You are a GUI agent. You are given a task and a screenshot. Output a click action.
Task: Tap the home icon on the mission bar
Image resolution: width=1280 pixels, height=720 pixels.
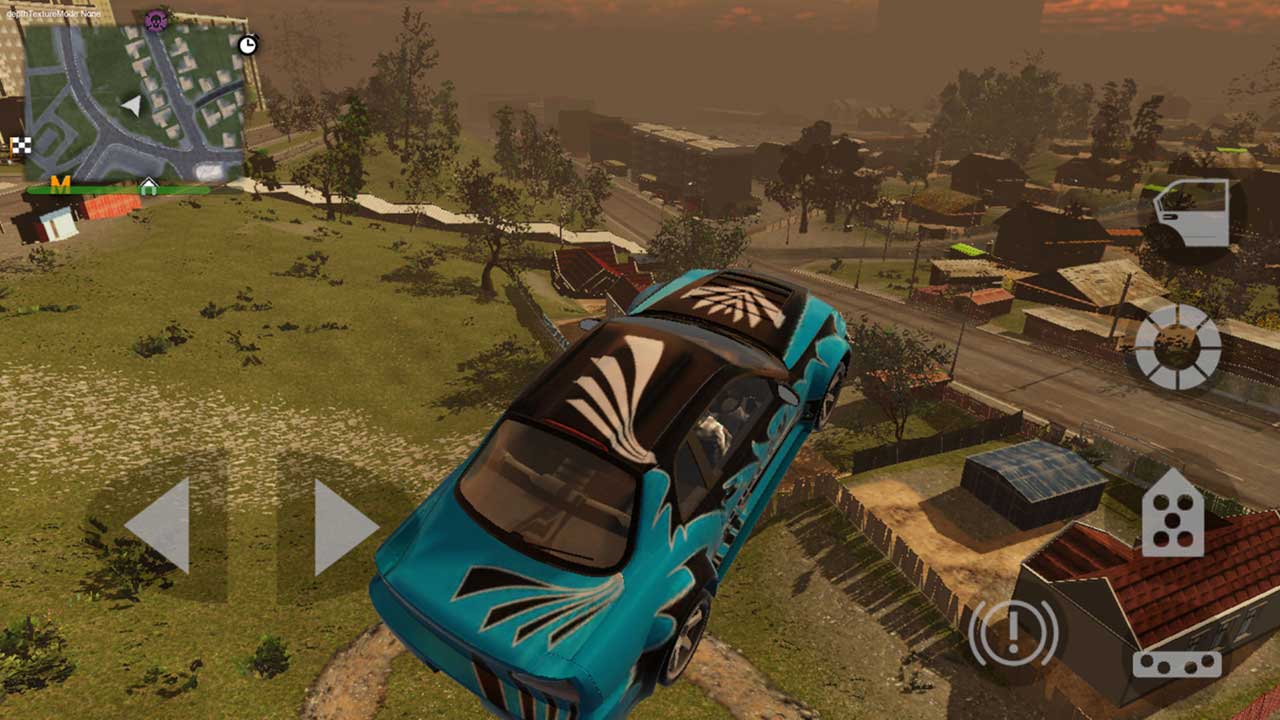pyautogui.click(x=149, y=185)
